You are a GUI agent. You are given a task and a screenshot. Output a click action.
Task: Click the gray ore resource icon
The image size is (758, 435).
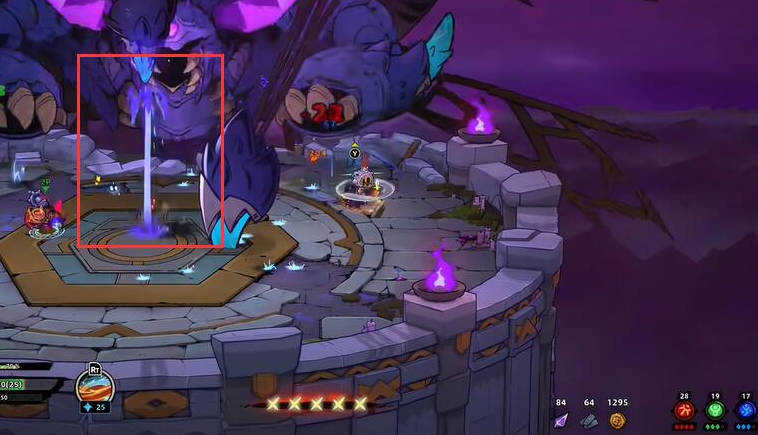[590, 421]
